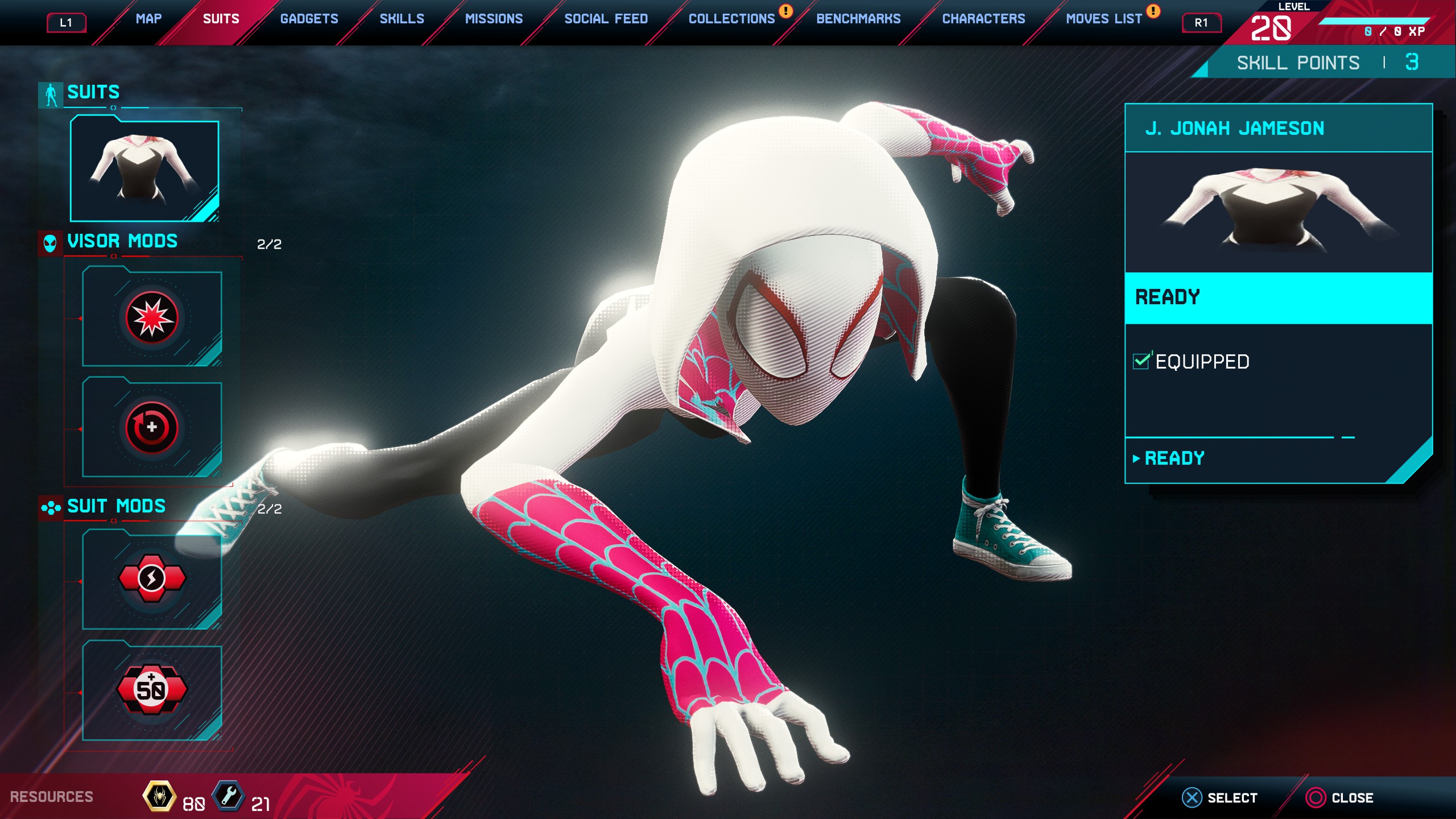Show the Missions tab
This screenshot has width=1456, height=819.
[494, 19]
